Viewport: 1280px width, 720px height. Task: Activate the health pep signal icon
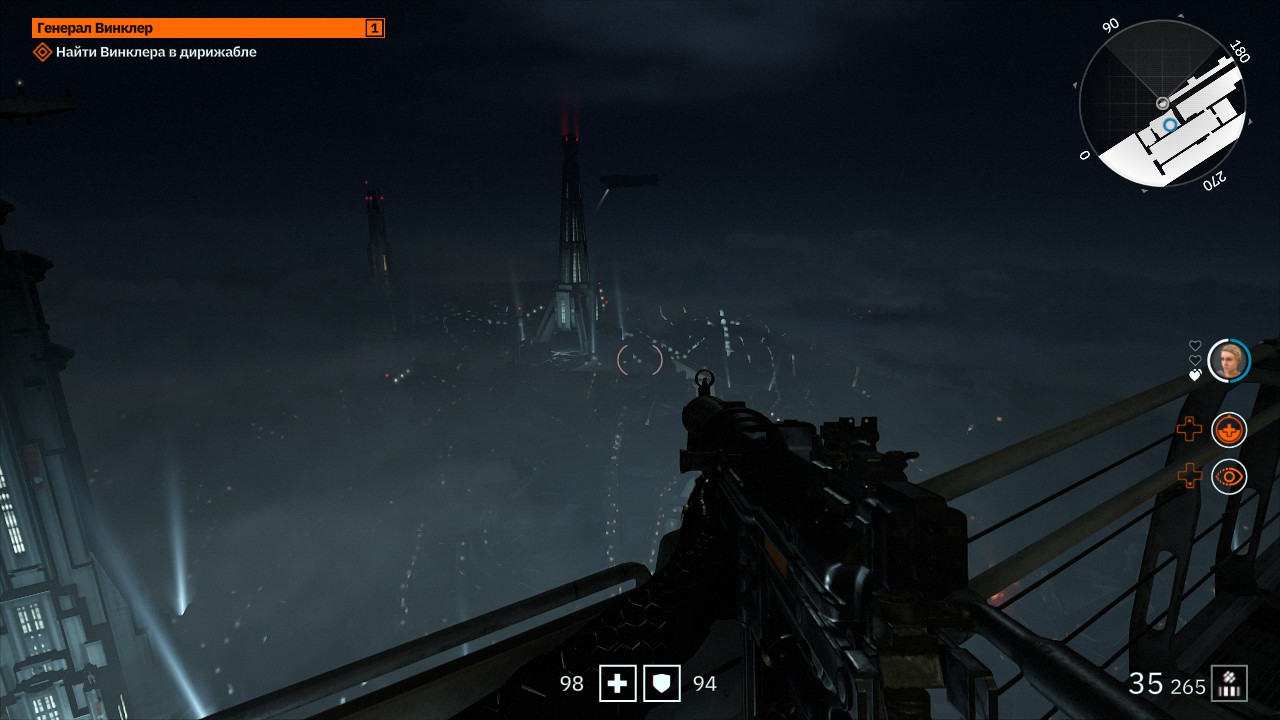pyautogui.click(x=1229, y=430)
